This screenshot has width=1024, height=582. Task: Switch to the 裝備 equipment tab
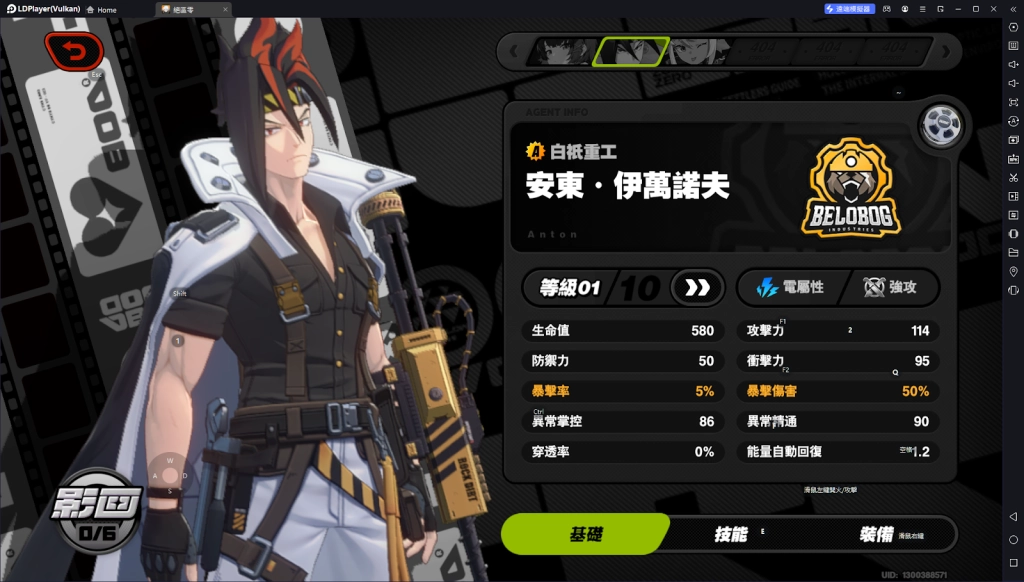876,534
